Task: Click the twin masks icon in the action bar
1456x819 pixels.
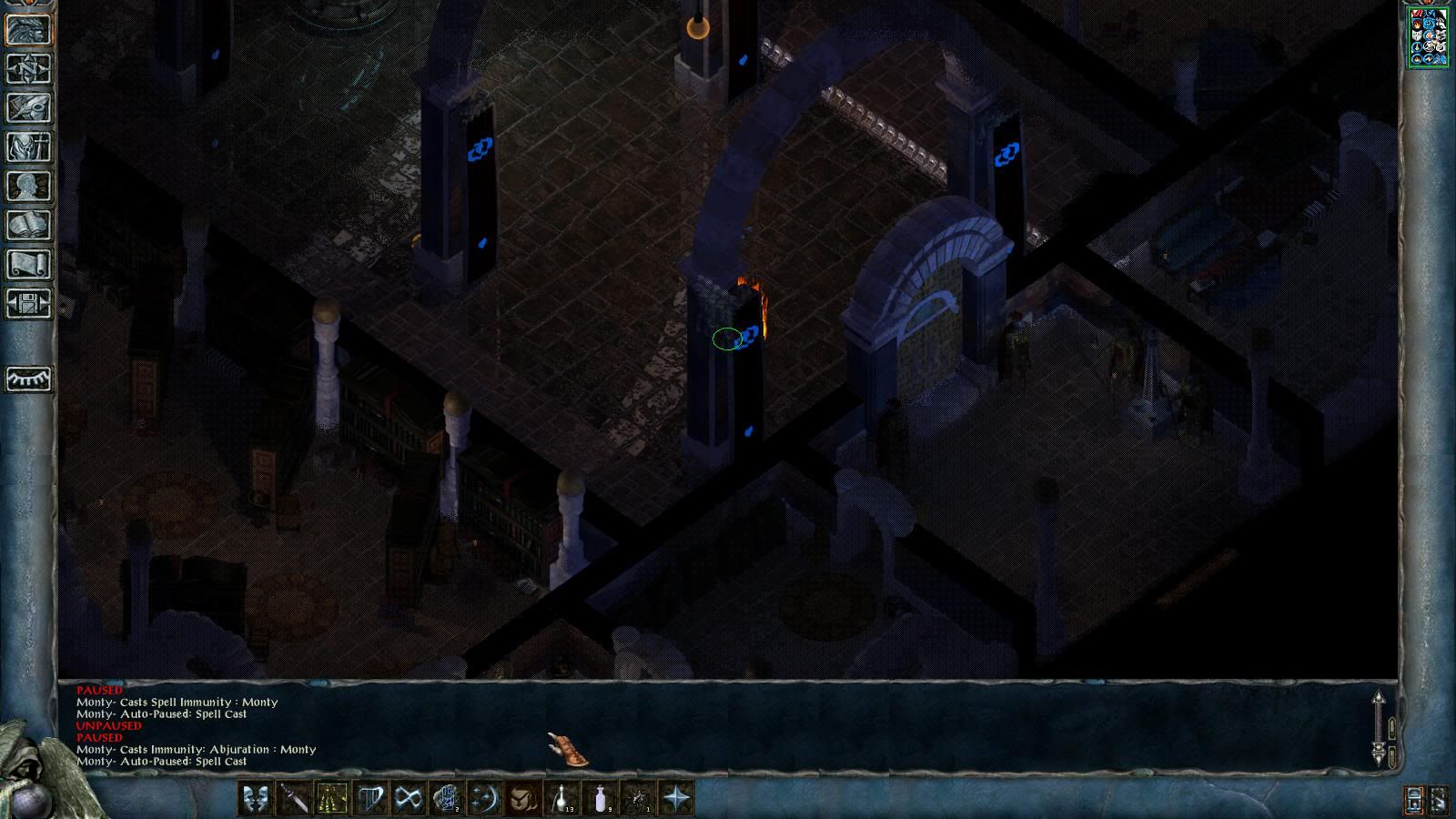Action: click(256, 799)
